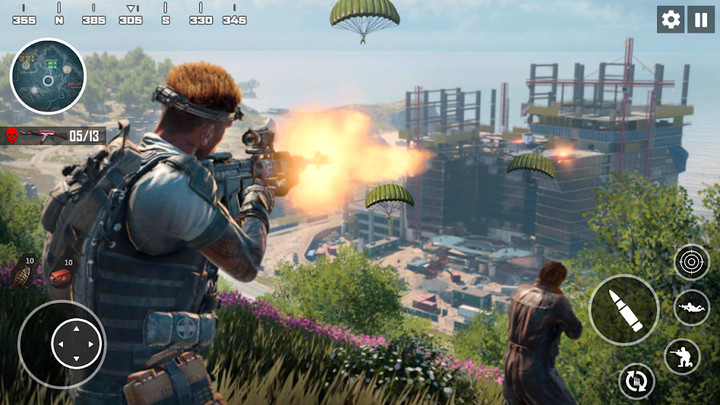Fire weapon with the bullet button
Screen dimensions: 720x405
coord(623,310)
